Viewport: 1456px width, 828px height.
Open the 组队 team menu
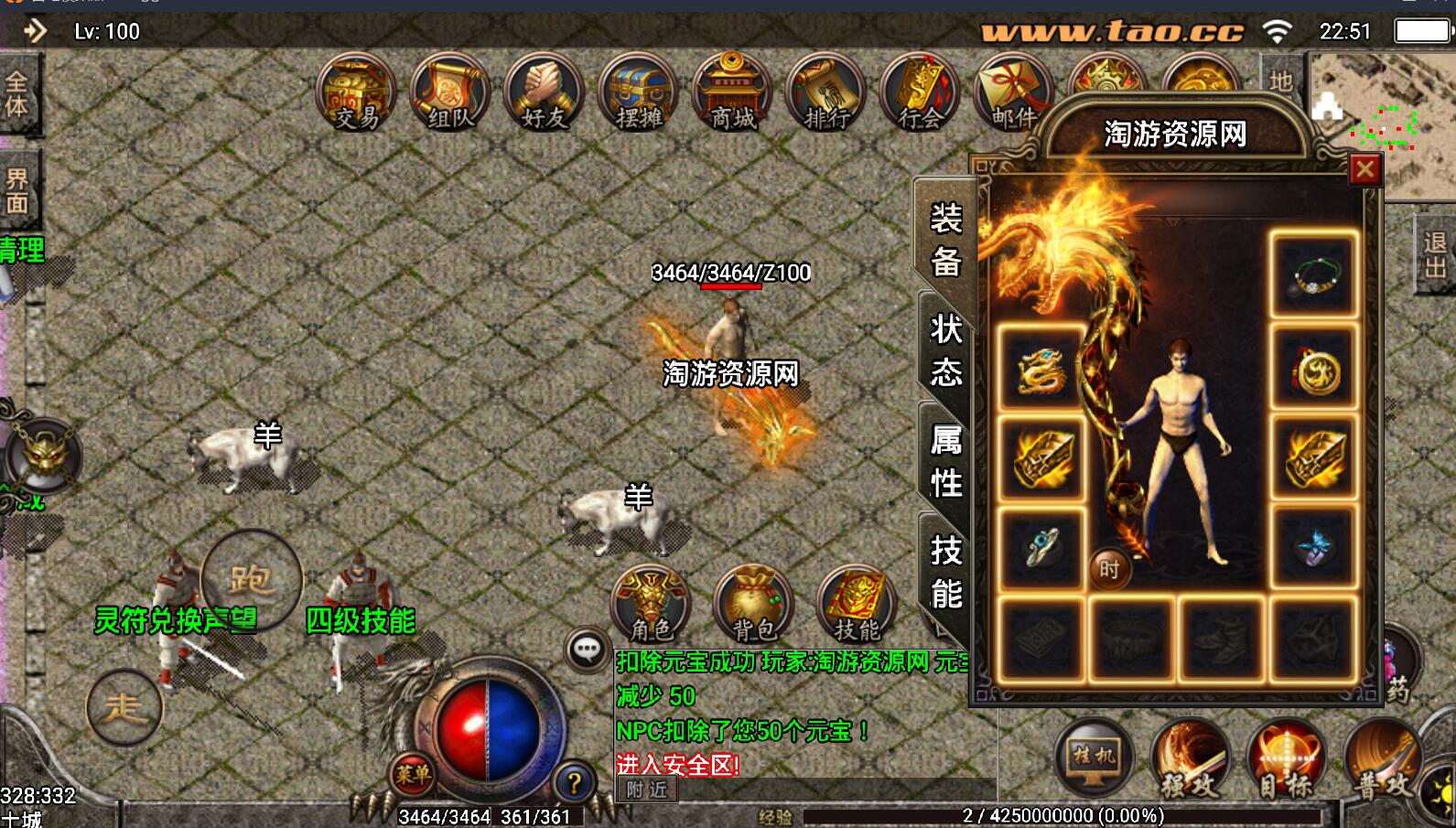(450, 94)
